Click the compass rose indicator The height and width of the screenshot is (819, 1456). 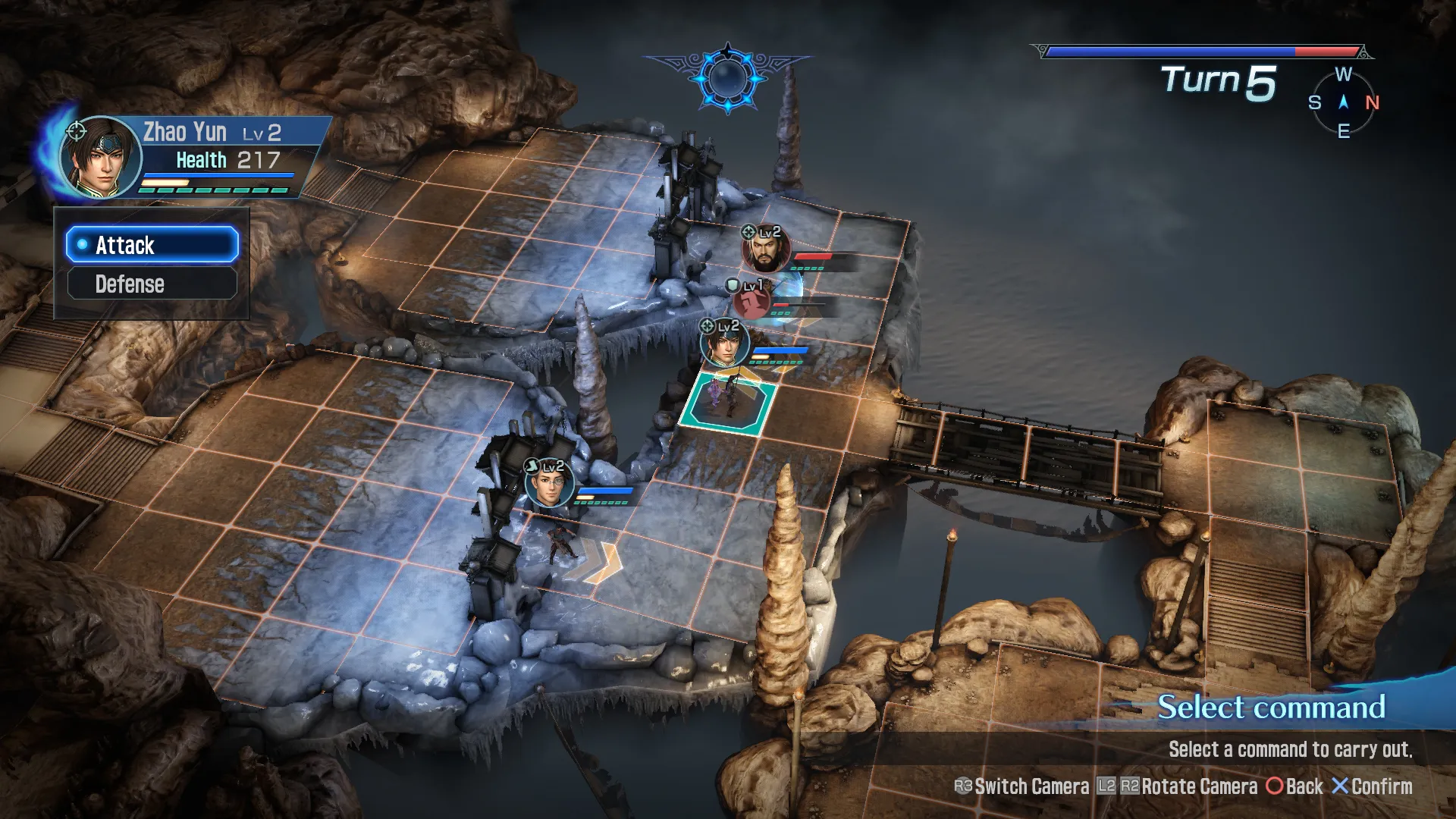[x=1344, y=102]
